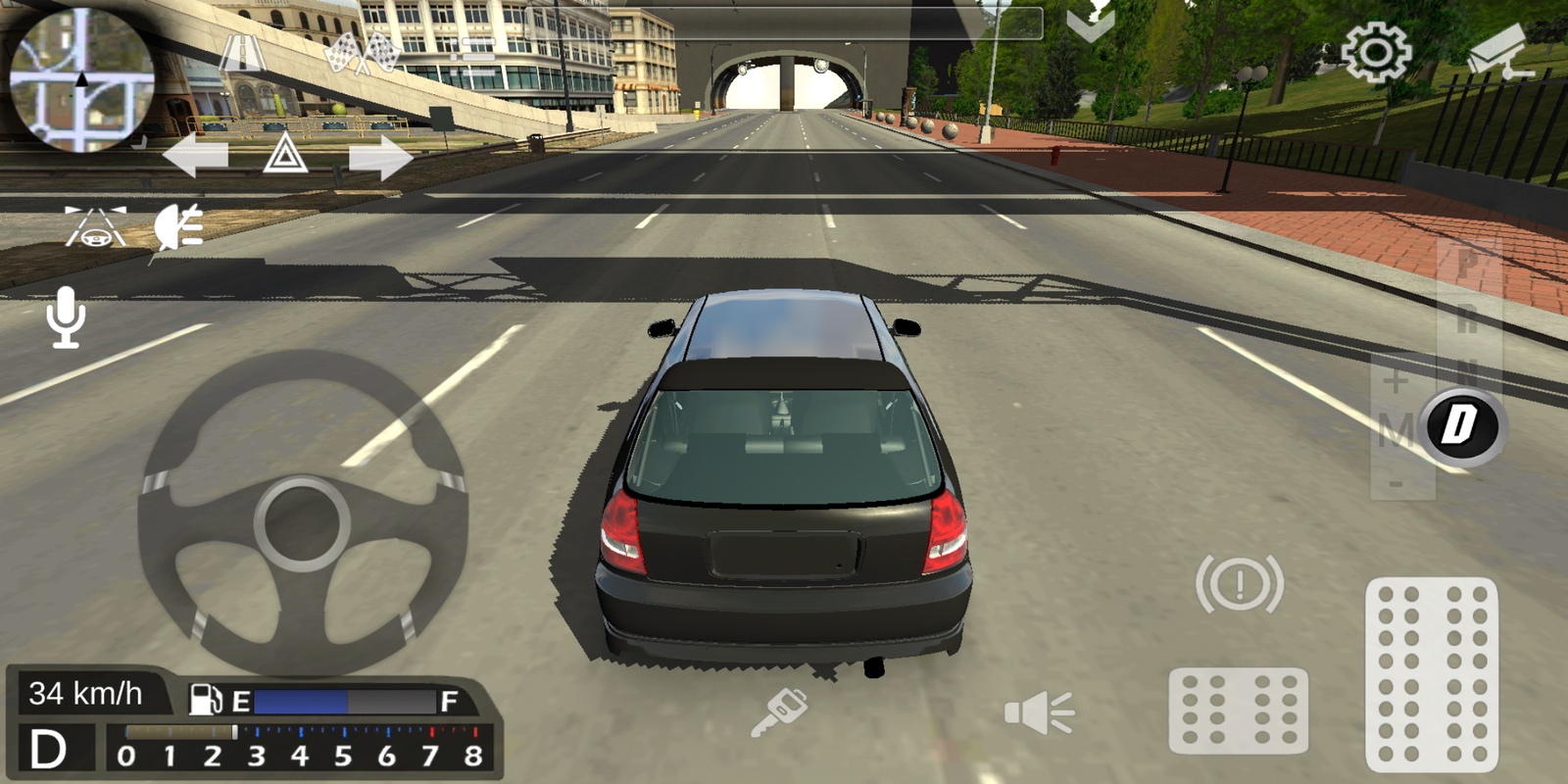This screenshot has width=1568, height=784.
Task: Expand the top chevron dropdown arrow
Action: [x=1090, y=25]
